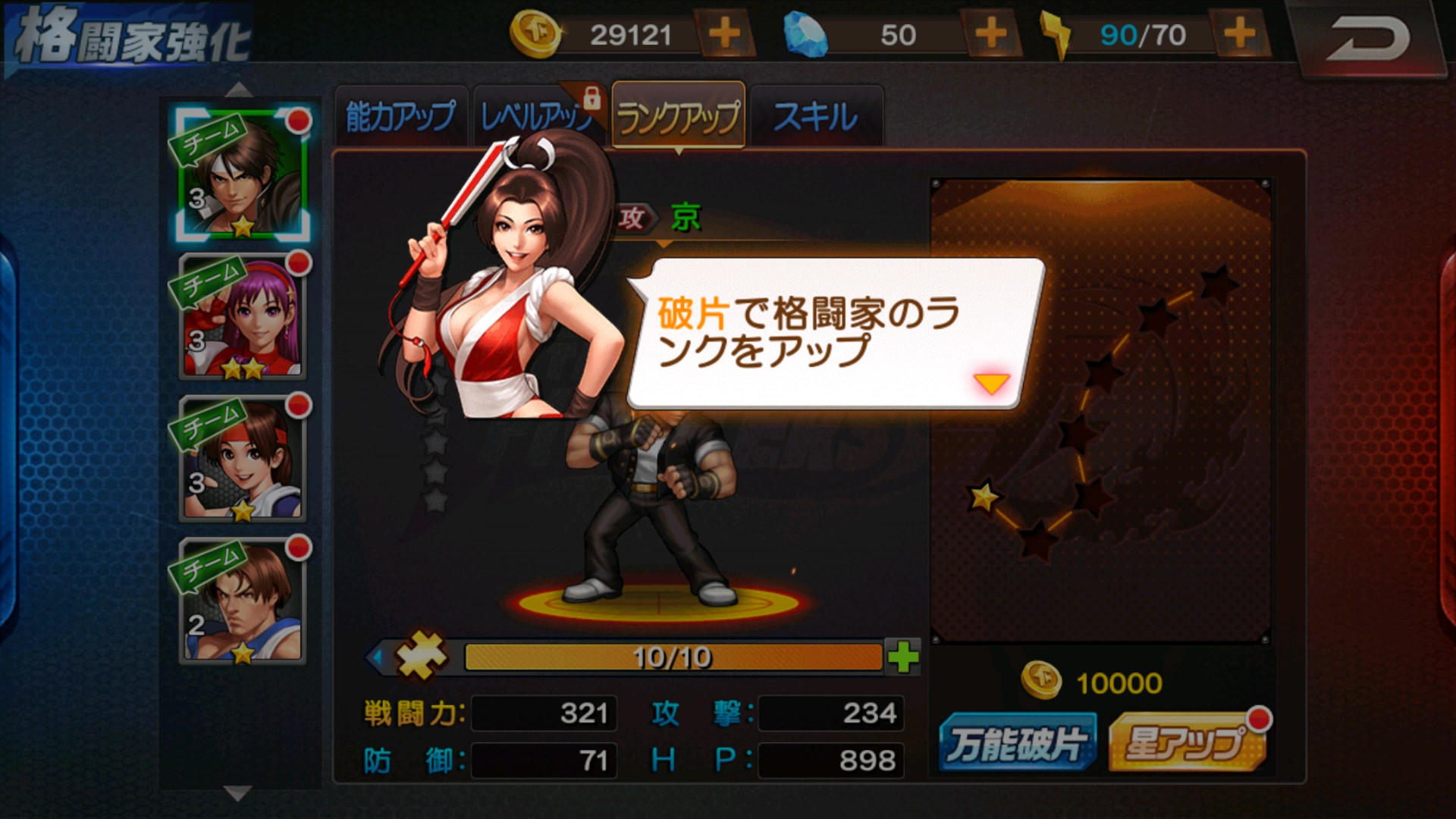Tap the green plus at the progress bar's end

tap(904, 658)
